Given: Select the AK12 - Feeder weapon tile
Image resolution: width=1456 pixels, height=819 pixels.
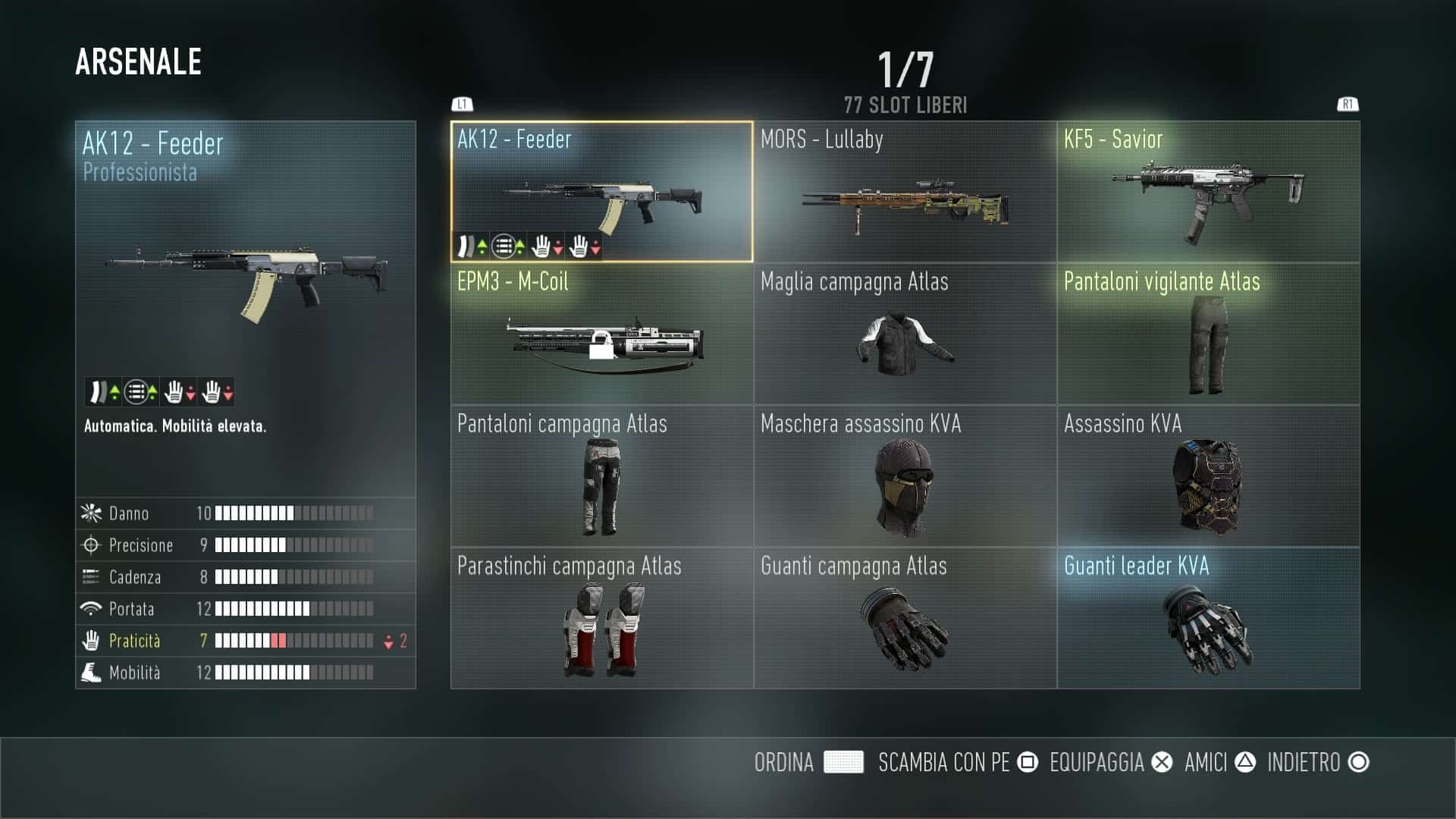Looking at the screenshot, I should (601, 192).
